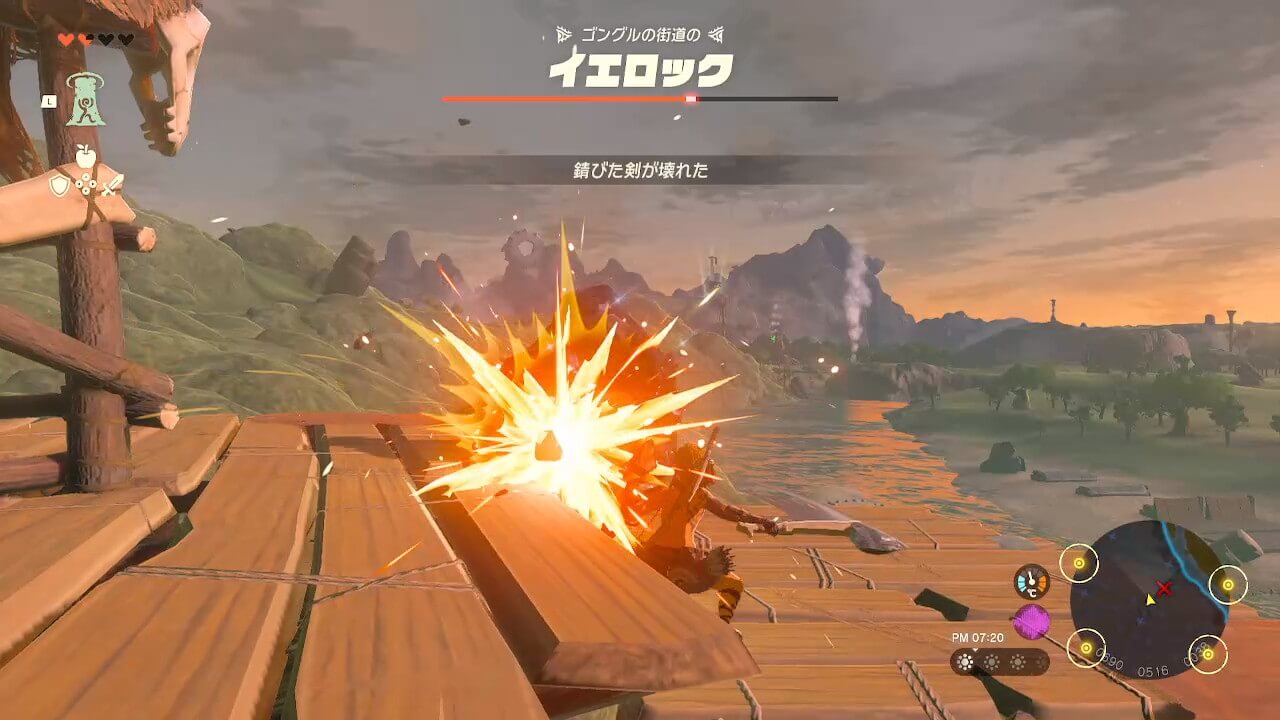Screen dimensions: 1280x720
Task: Select the shield quick-swap icon
Action: click(60, 186)
